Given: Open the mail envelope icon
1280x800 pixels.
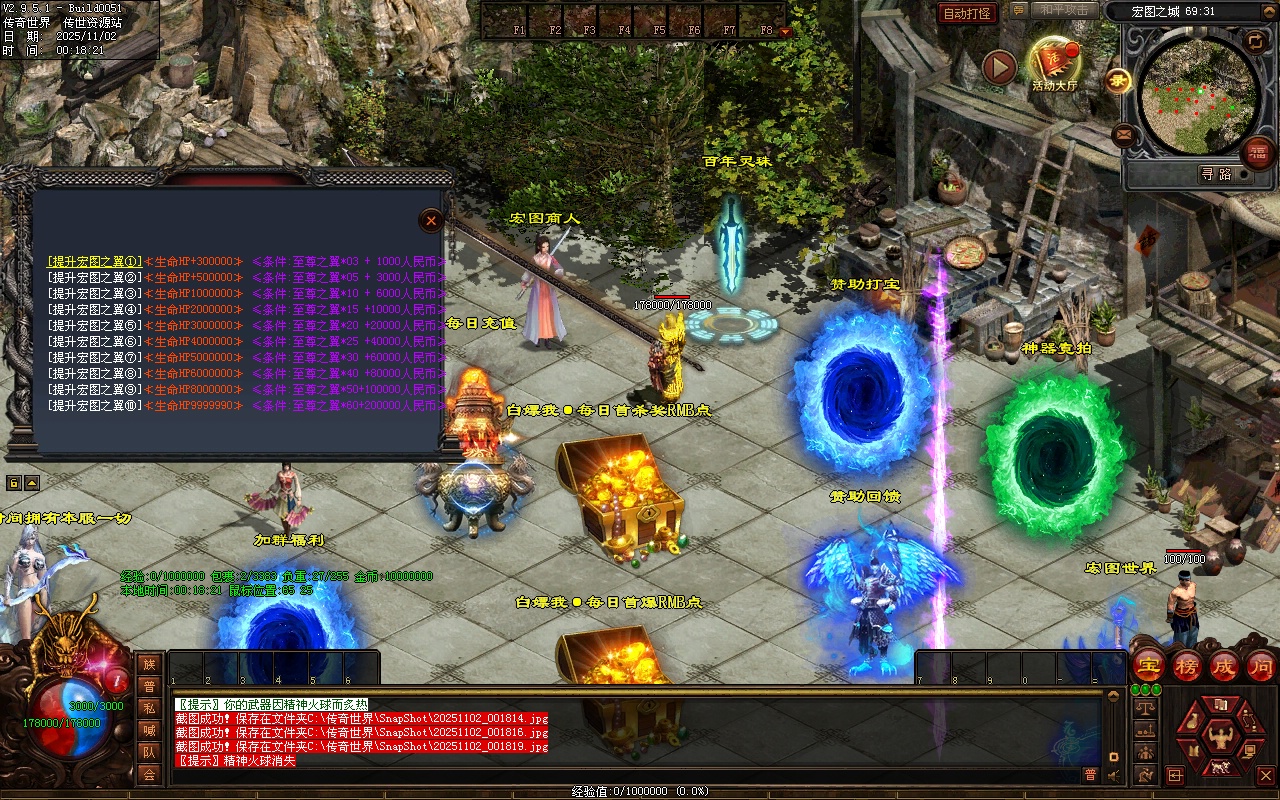Looking at the screenshot, I should pos(1124,133).
